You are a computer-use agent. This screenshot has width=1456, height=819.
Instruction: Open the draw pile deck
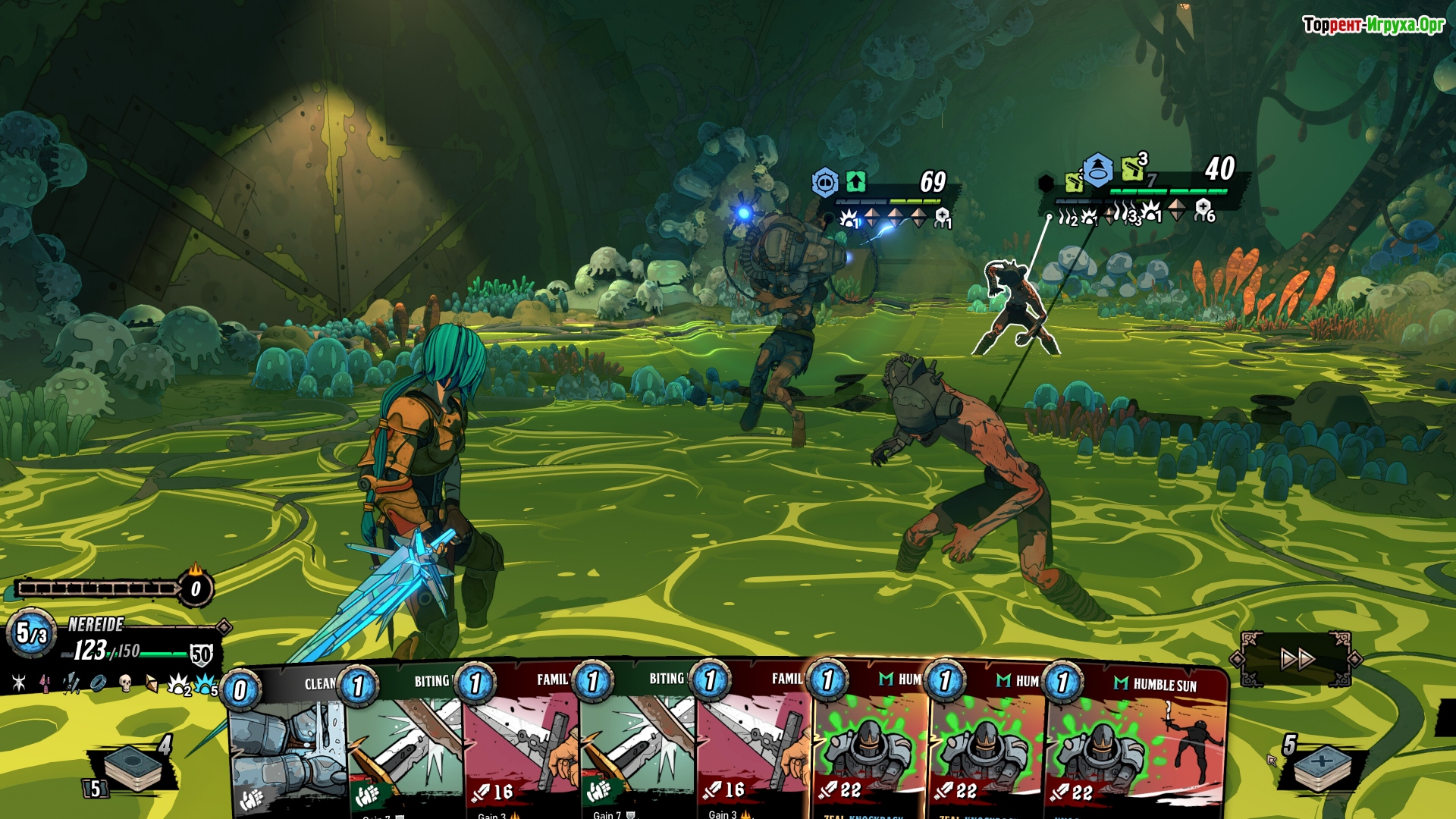tap(133, 767)
